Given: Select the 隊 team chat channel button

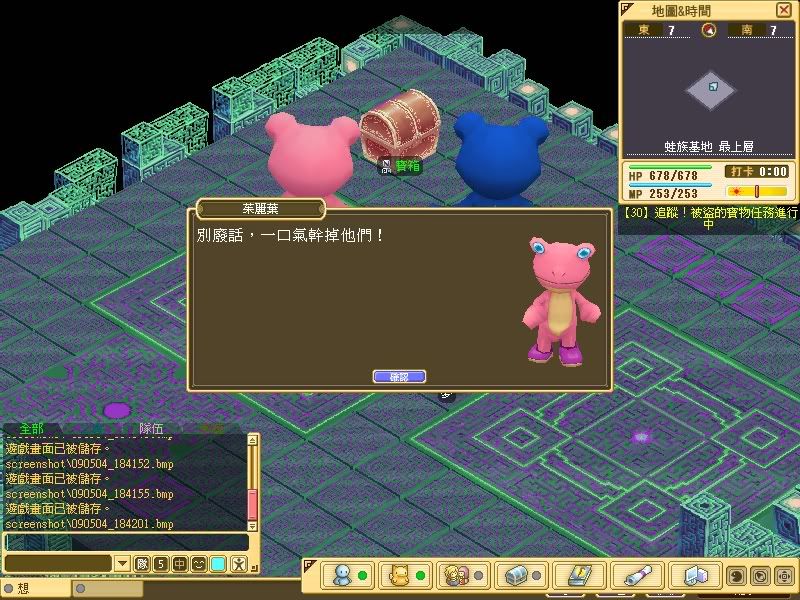Looking at the screenshot, I should pyautogui.click(x=142, y=564).
